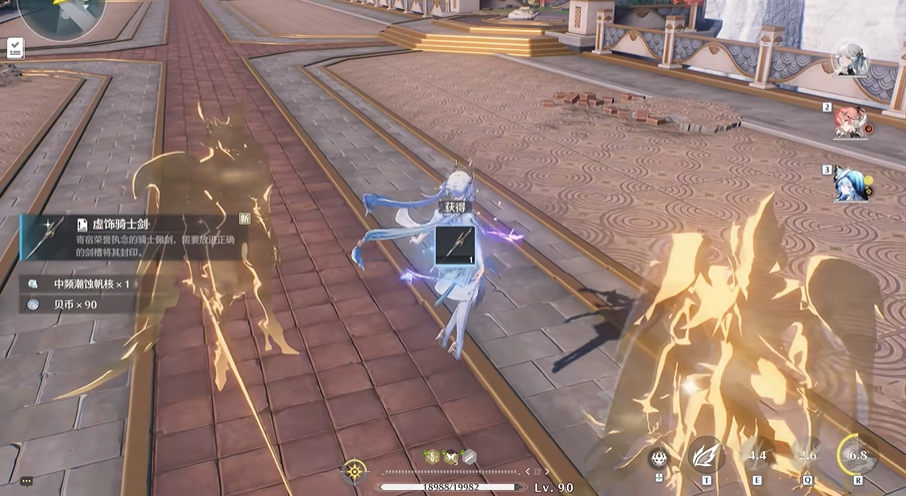906x496 pixels.
Task: Click the obtained knight sword item icon
Action: click(454, 246)
